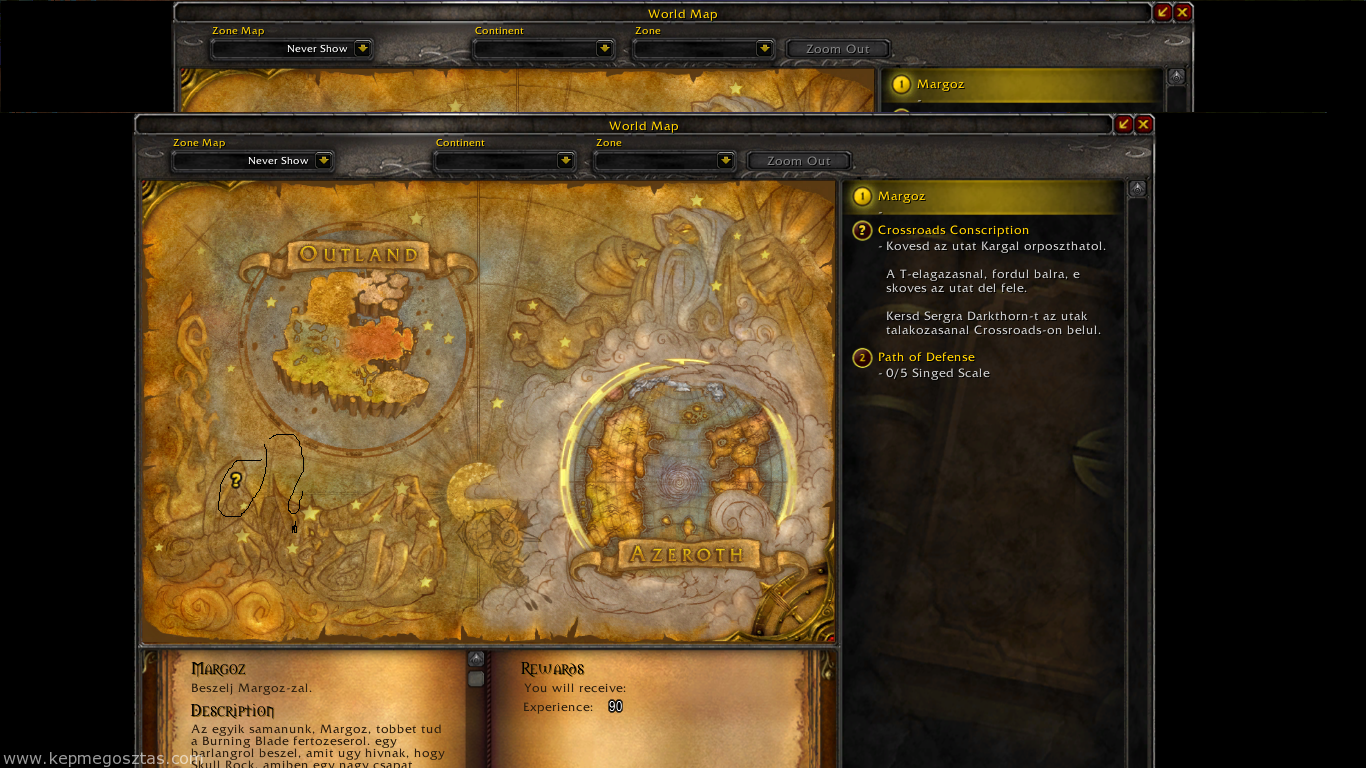
Task: Open the Continent dropdown
Action: (504, 160)
